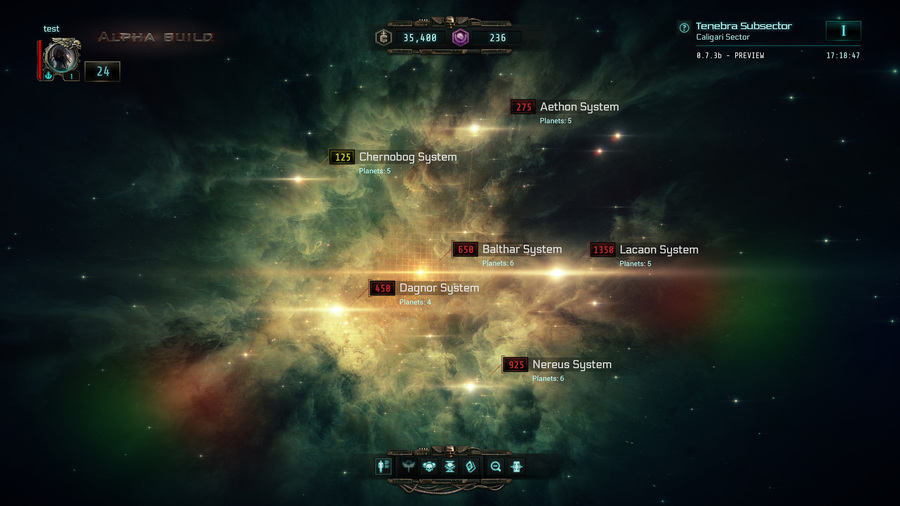The width and height of the screenshot is (900, 506).
Task: Pick the Nereus System marker
Action: [571, 364]
